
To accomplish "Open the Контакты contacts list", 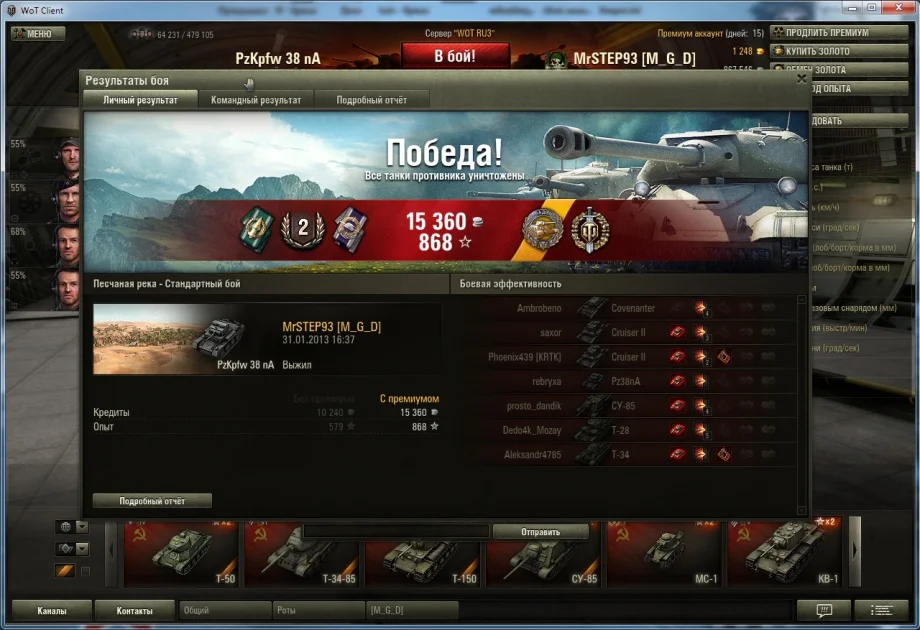I will pos(134,610).
